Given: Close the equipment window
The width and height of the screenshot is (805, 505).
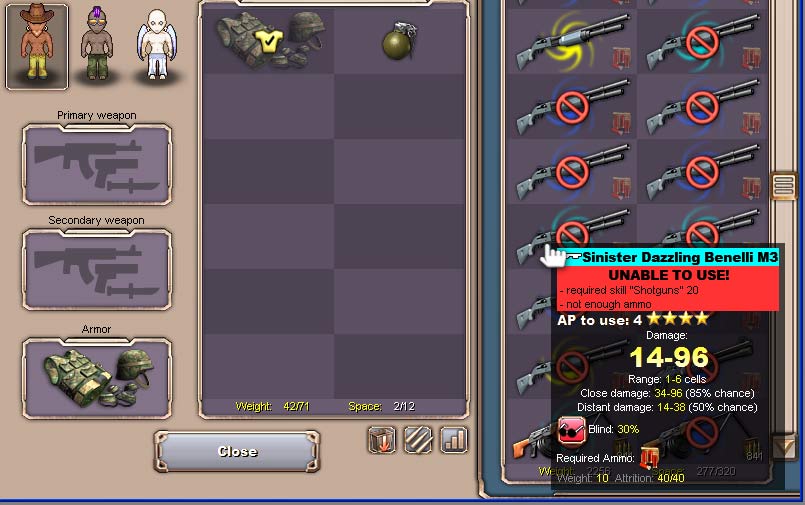Looking at the screenshot, I should pos(237,452).
